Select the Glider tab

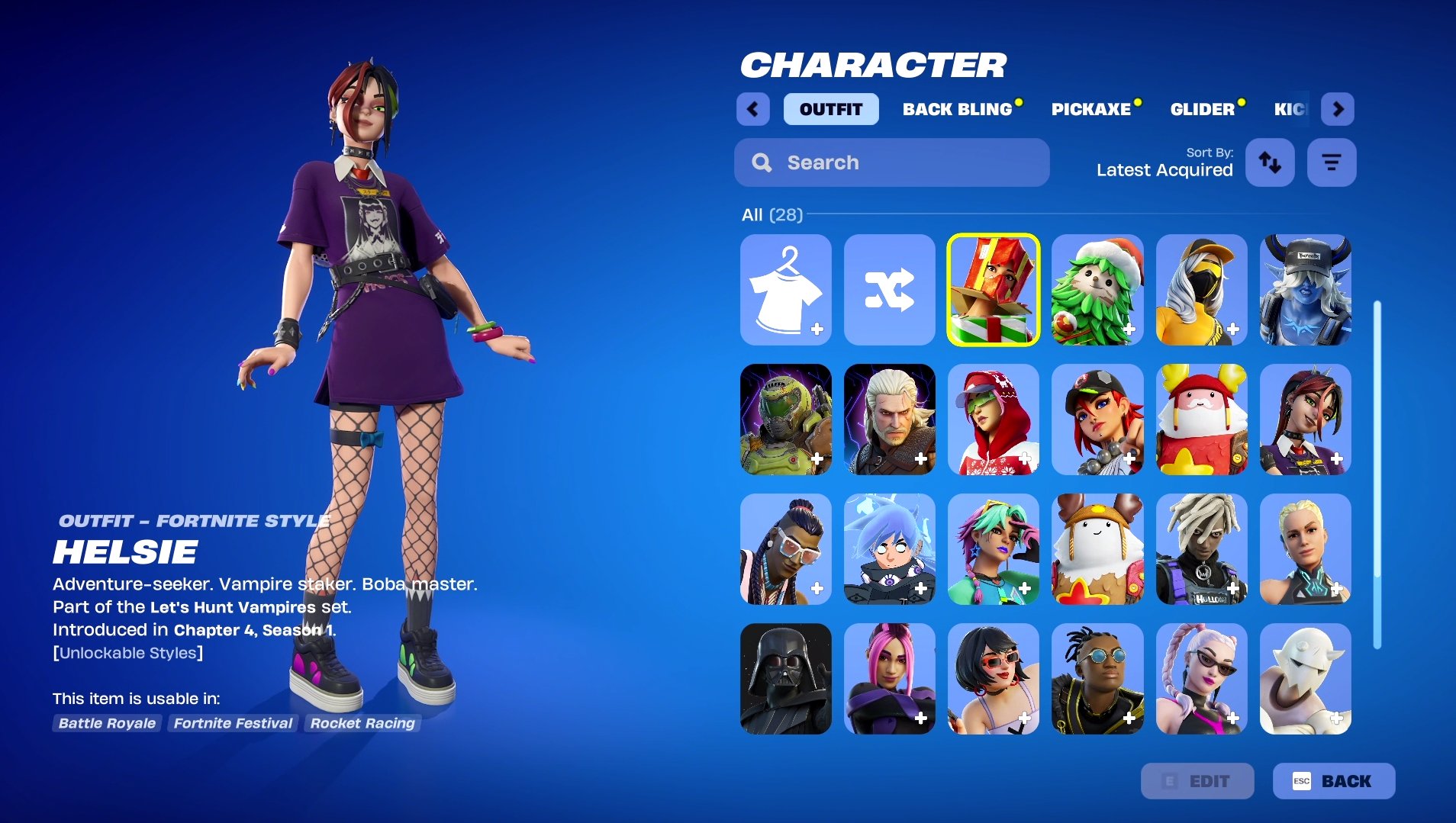(1202, 109)
